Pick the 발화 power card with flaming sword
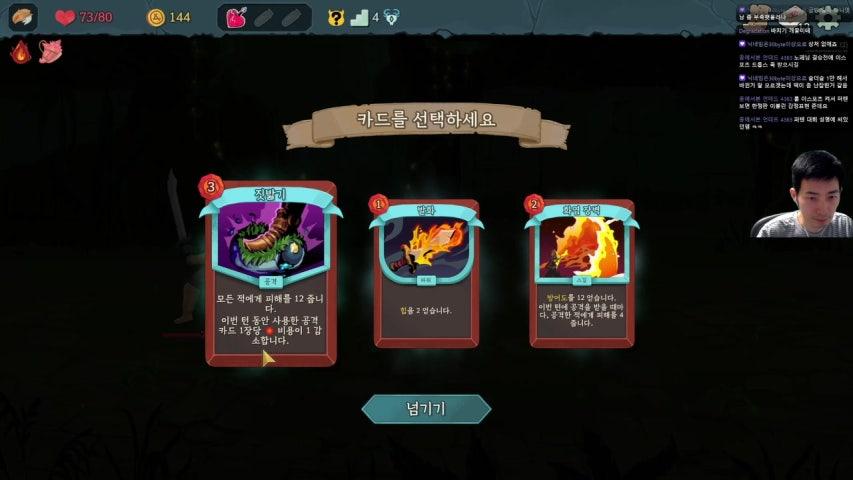 coord(426,272)
